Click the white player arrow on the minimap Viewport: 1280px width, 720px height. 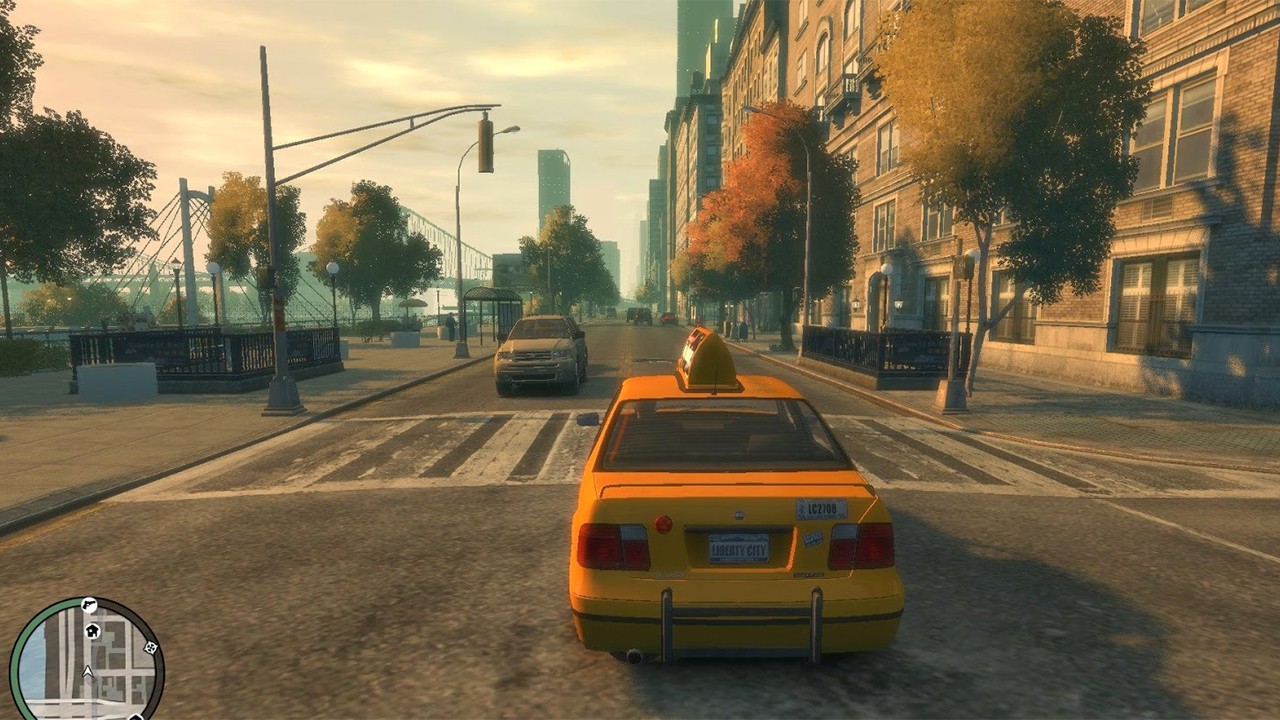87,671
